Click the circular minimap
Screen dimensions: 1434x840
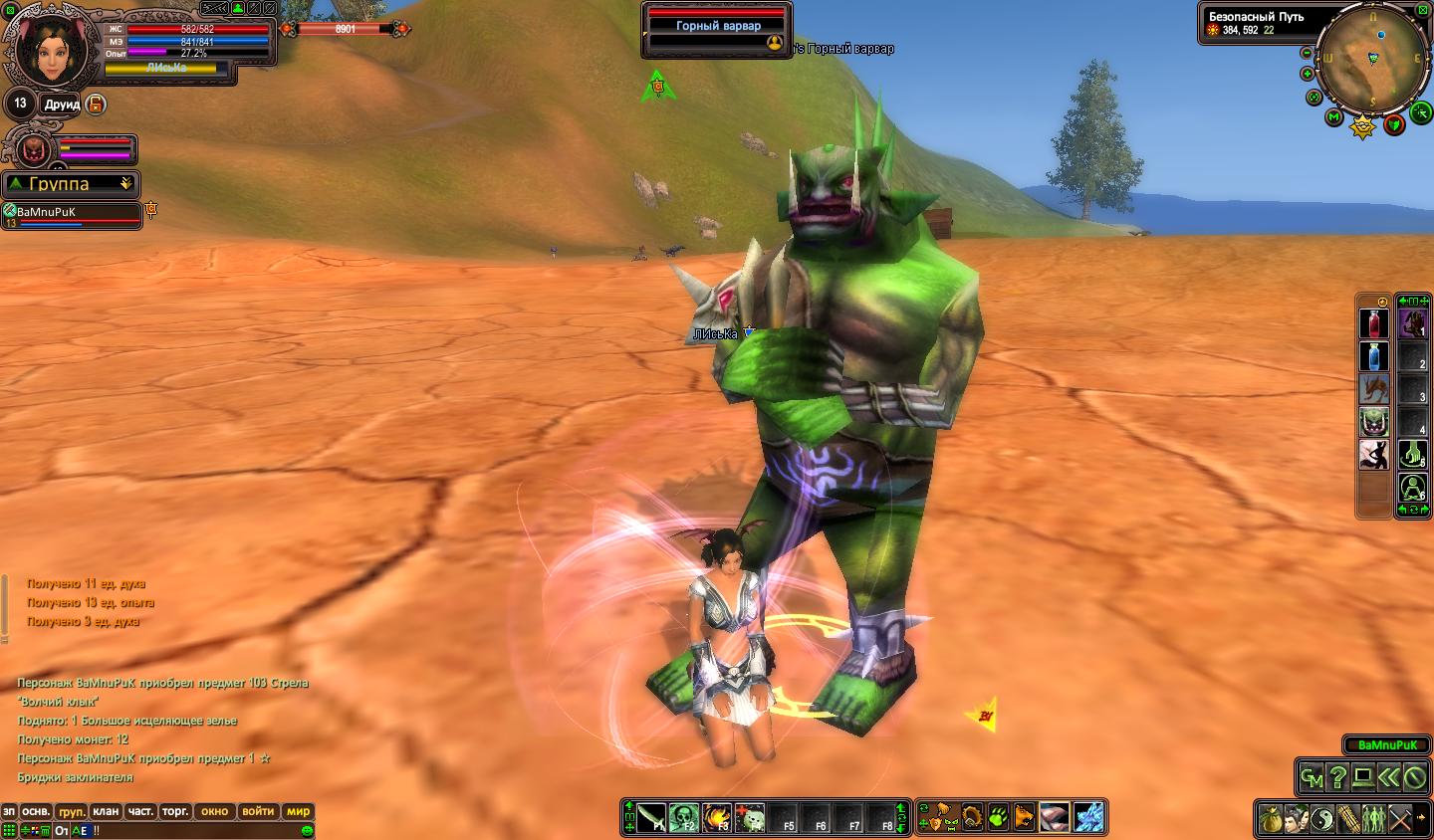[x=1372, y=60]
